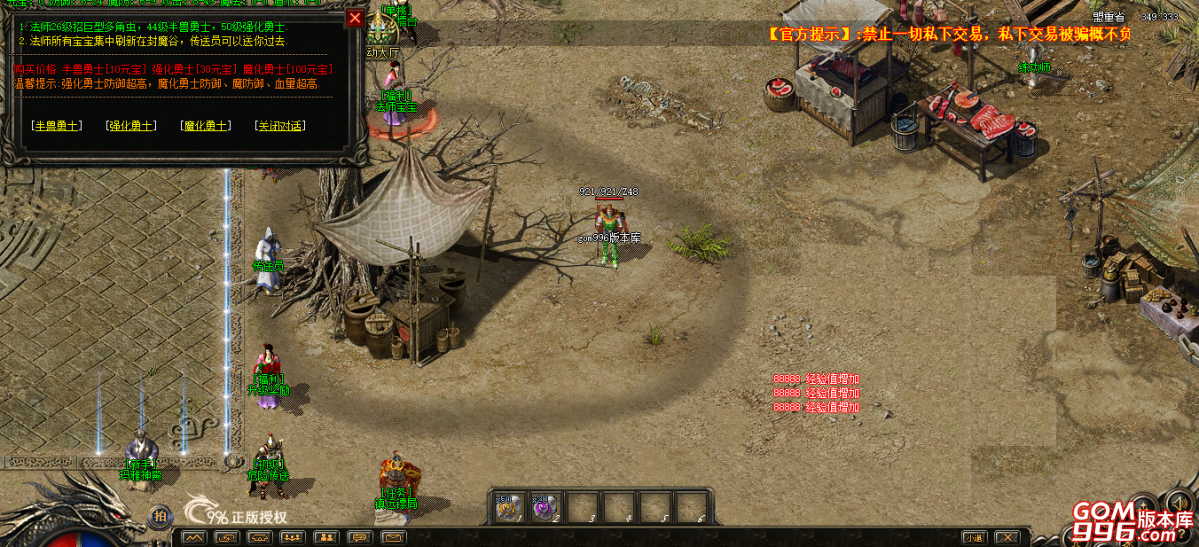Use the gold item in hotbar slot 1
The image size is (1199, 547).
pyautogui.click(x=507, y=507)
